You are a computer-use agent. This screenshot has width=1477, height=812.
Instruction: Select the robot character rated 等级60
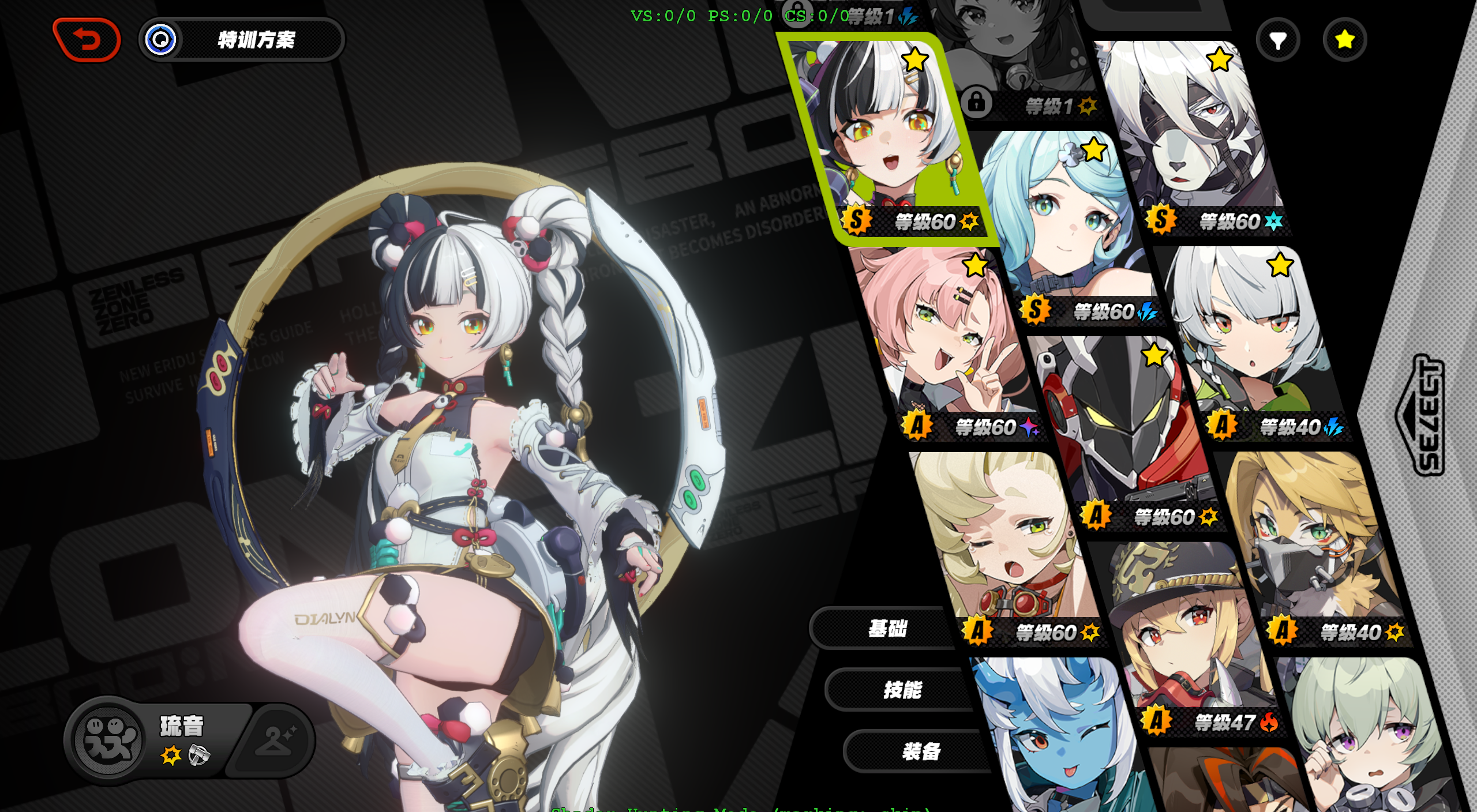pyautogui.click(x=1131, y=427)
